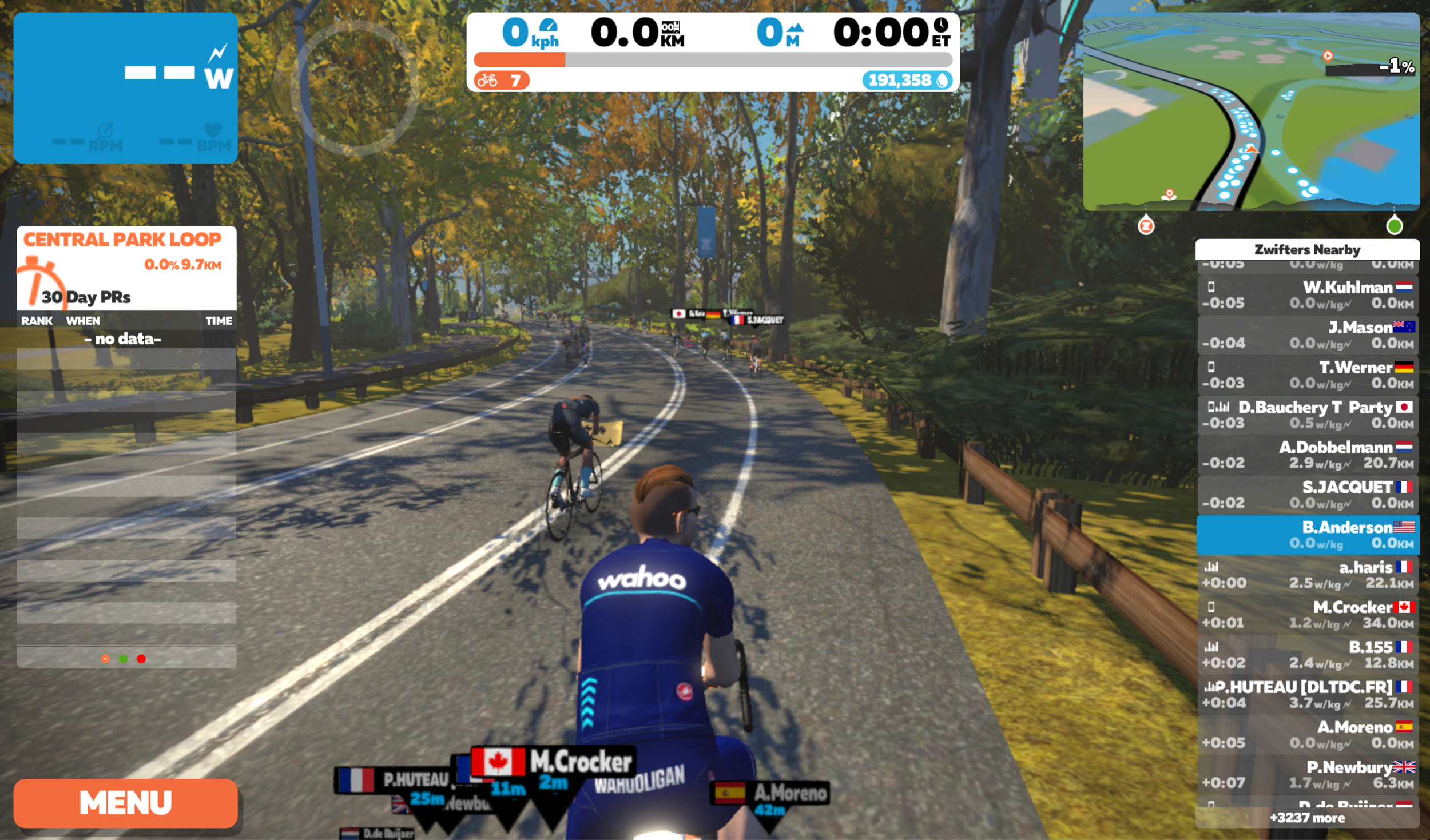Screen dimensions: 1430x840
Task: Choose M.Crocker in the rider list
Action: coord(1308,615)
